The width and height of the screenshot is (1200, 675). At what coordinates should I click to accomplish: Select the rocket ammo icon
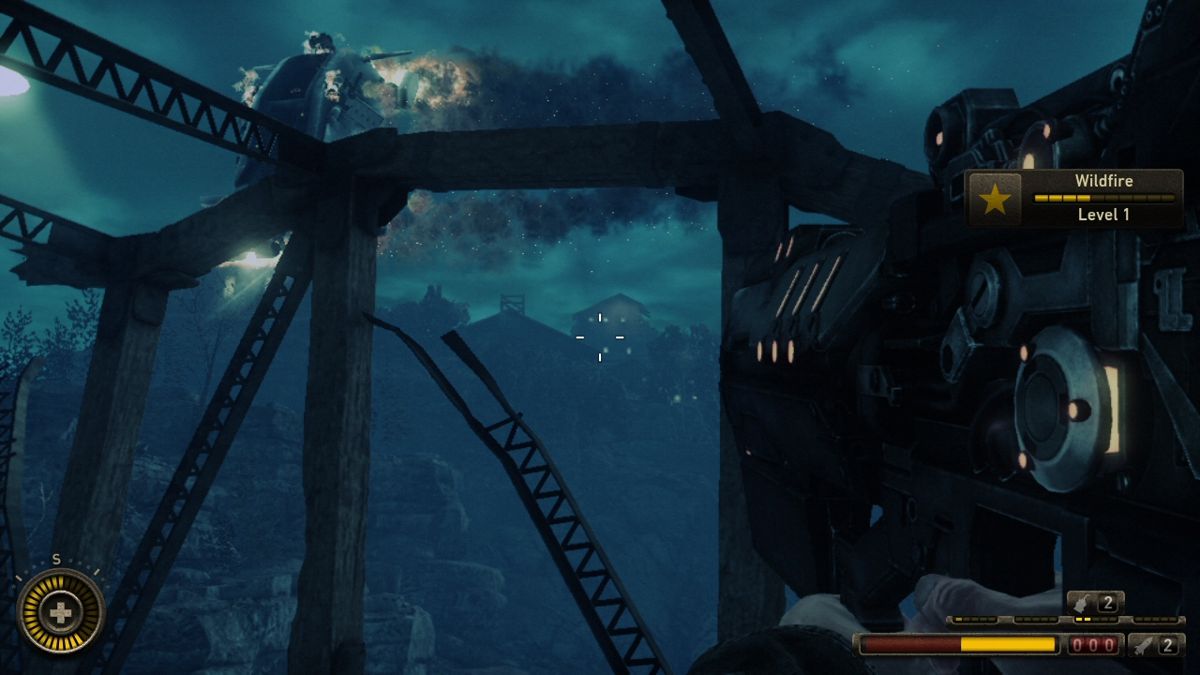(x=1144, y=645)
